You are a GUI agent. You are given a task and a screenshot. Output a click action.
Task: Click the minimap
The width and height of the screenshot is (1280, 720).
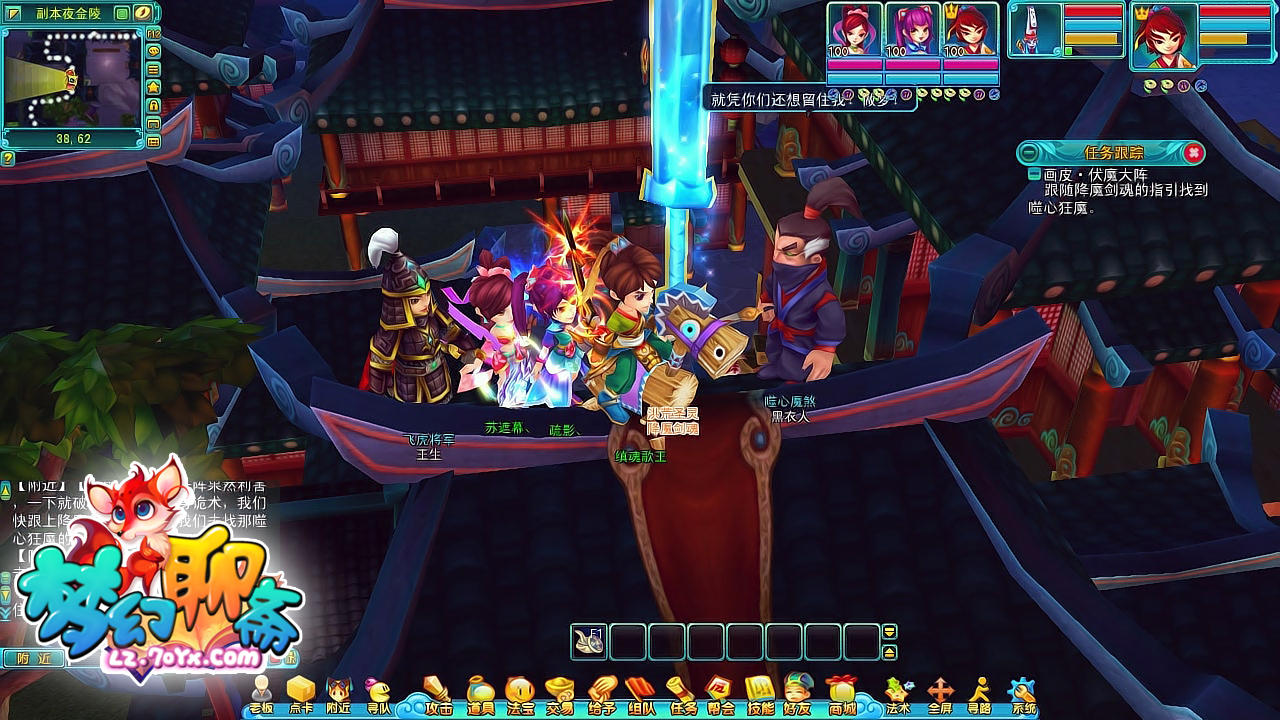(x=70, y=77)
